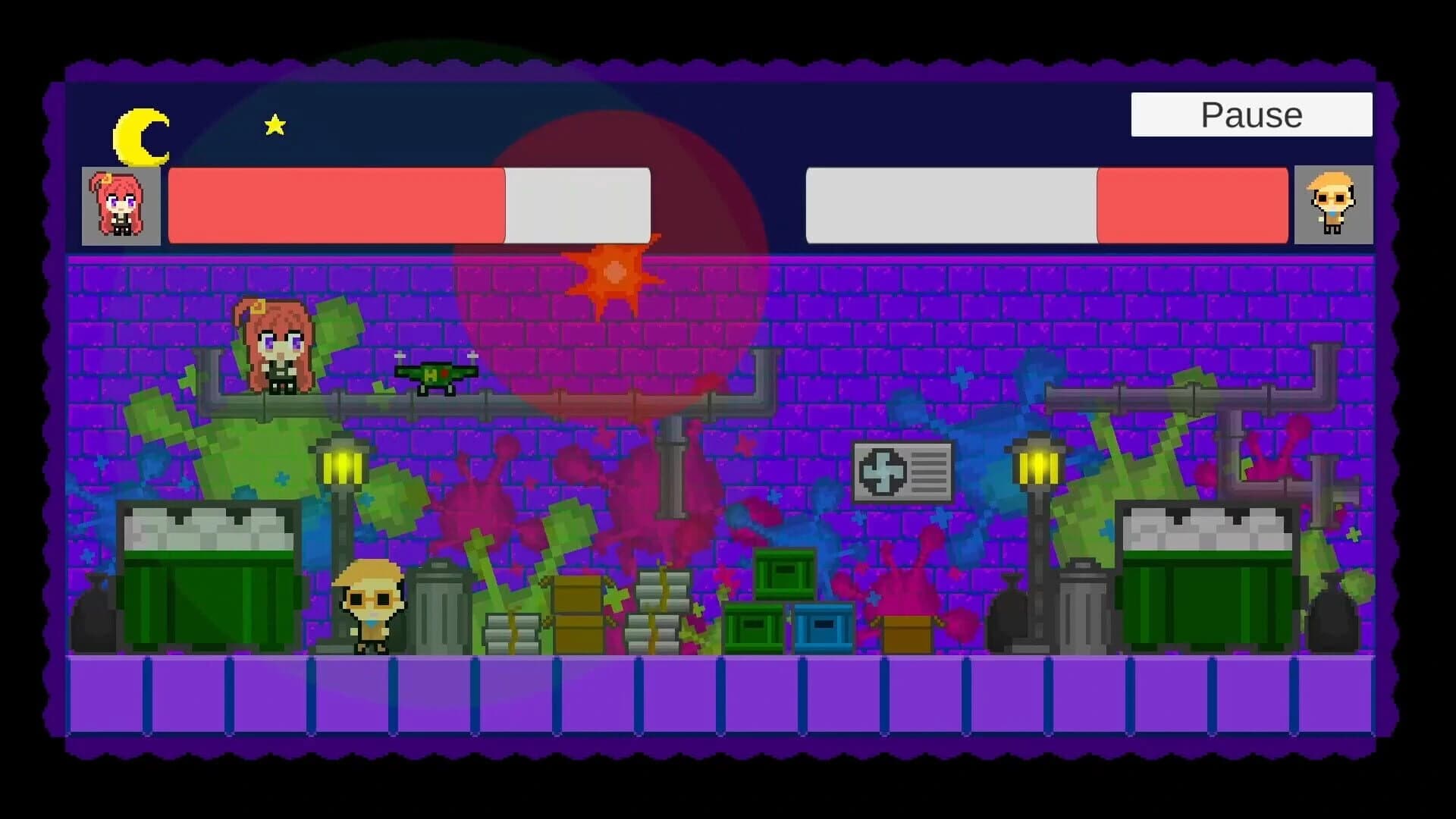Click the red-haired player's health bar
Screen dimensions: 1456x819
[337, 203]
